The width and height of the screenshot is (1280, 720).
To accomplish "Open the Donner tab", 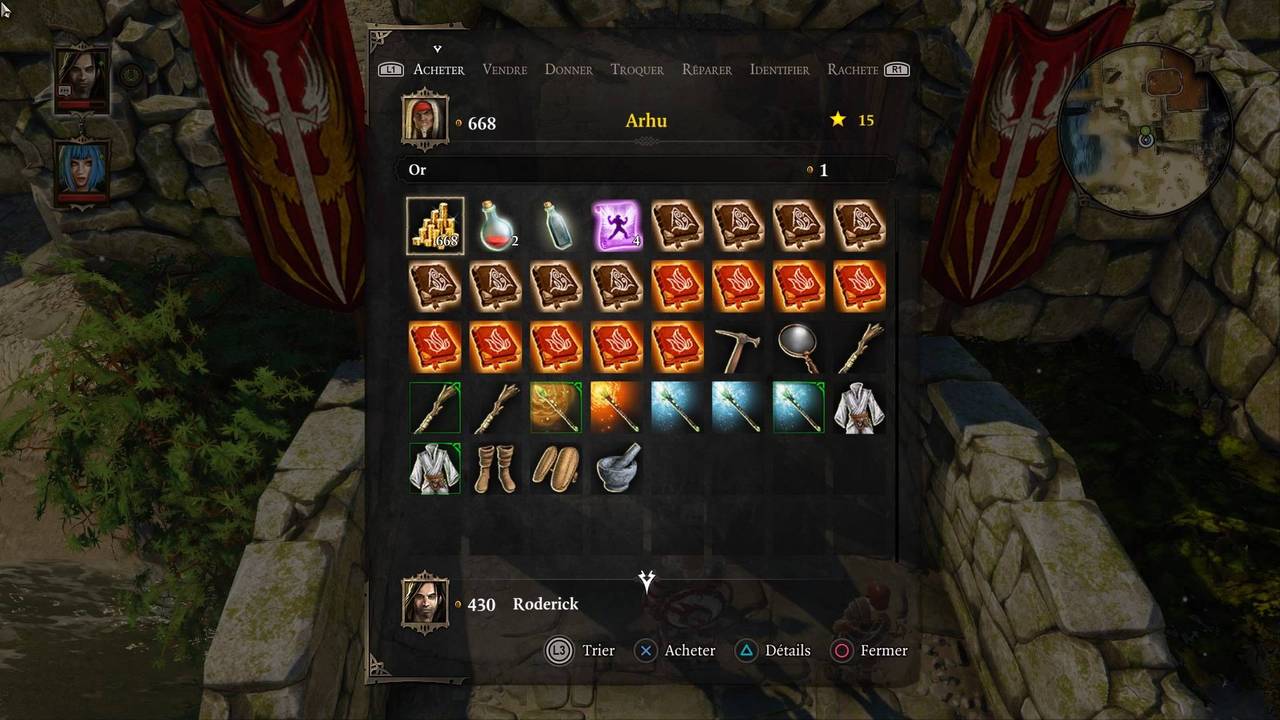I will pyautogui.click(x=568, y=69).
